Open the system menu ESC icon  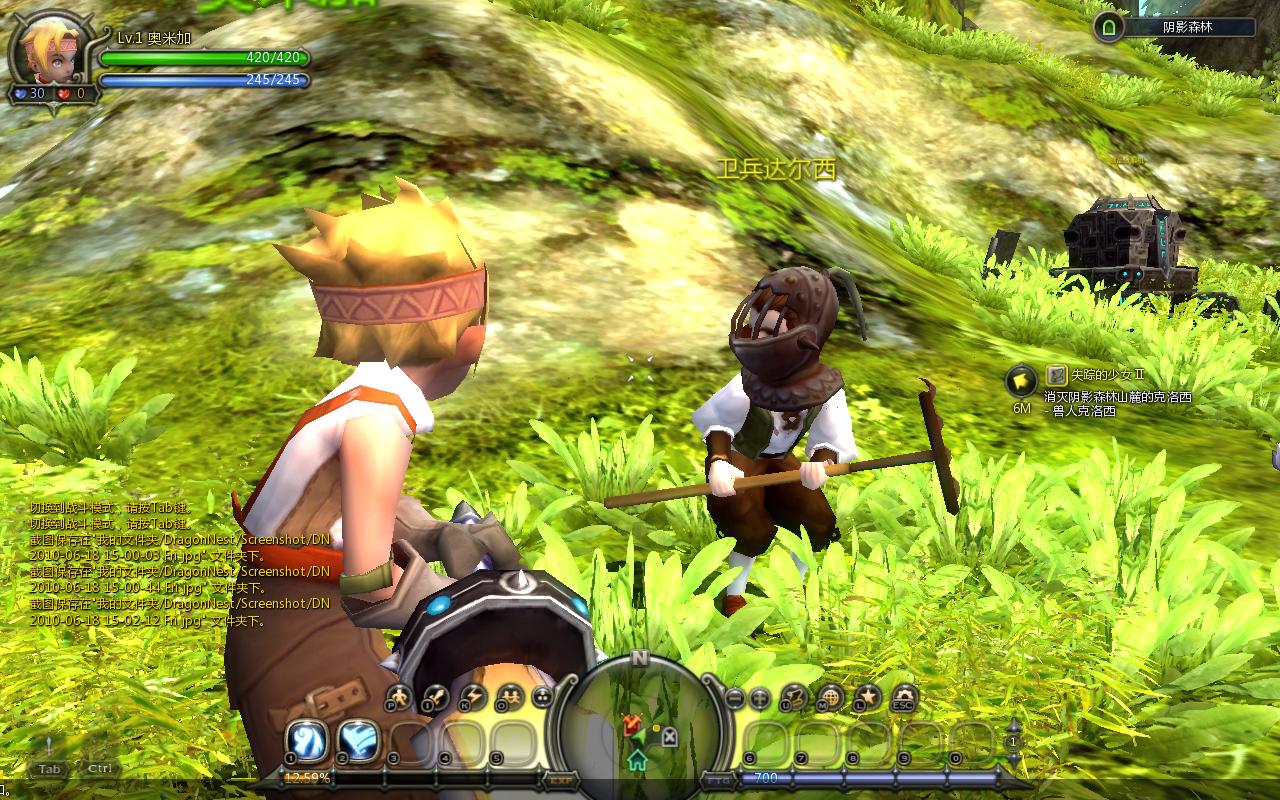tap(904, 697)
